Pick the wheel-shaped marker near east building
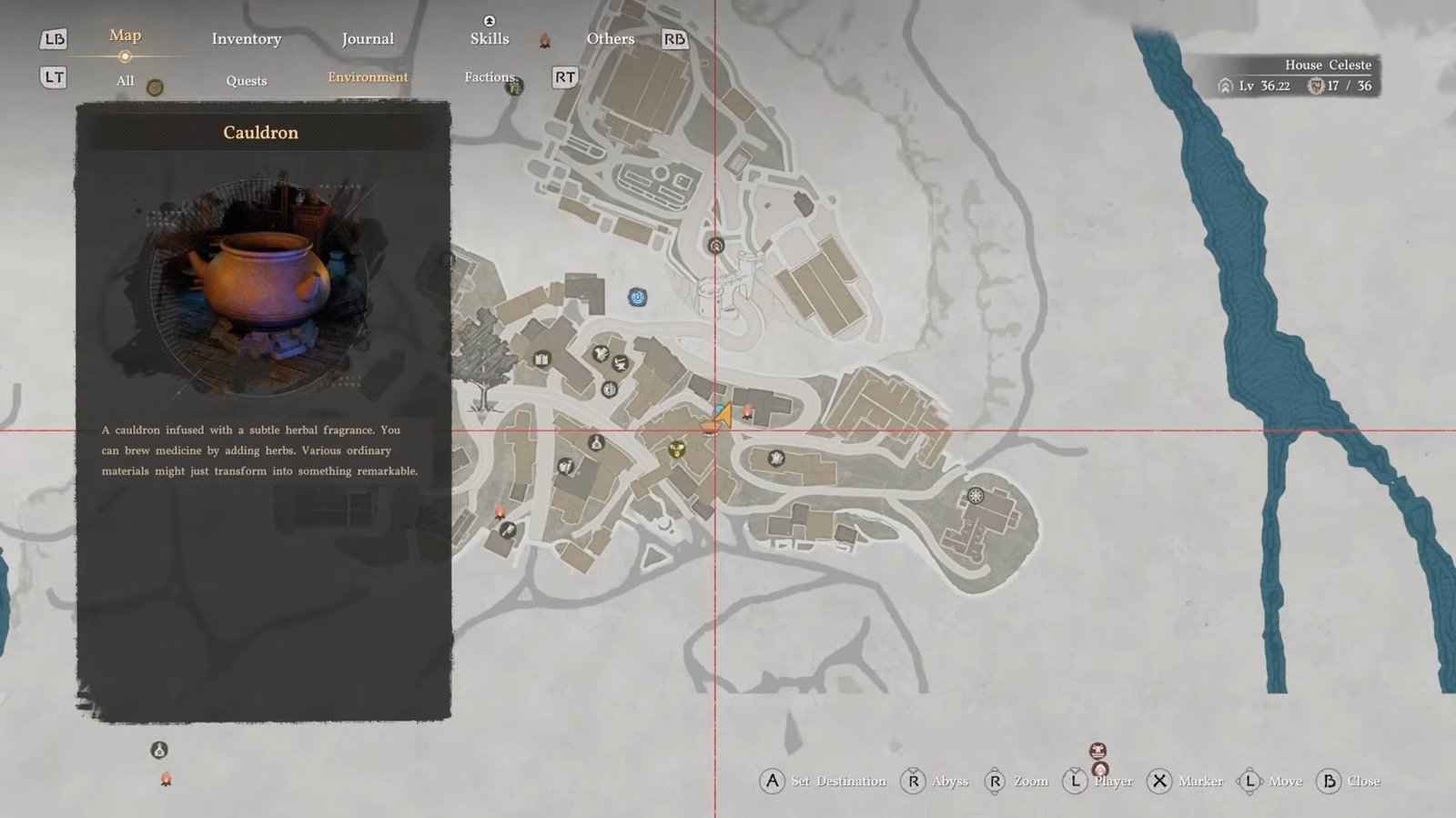1456x818 pixels. click(976, 496)
